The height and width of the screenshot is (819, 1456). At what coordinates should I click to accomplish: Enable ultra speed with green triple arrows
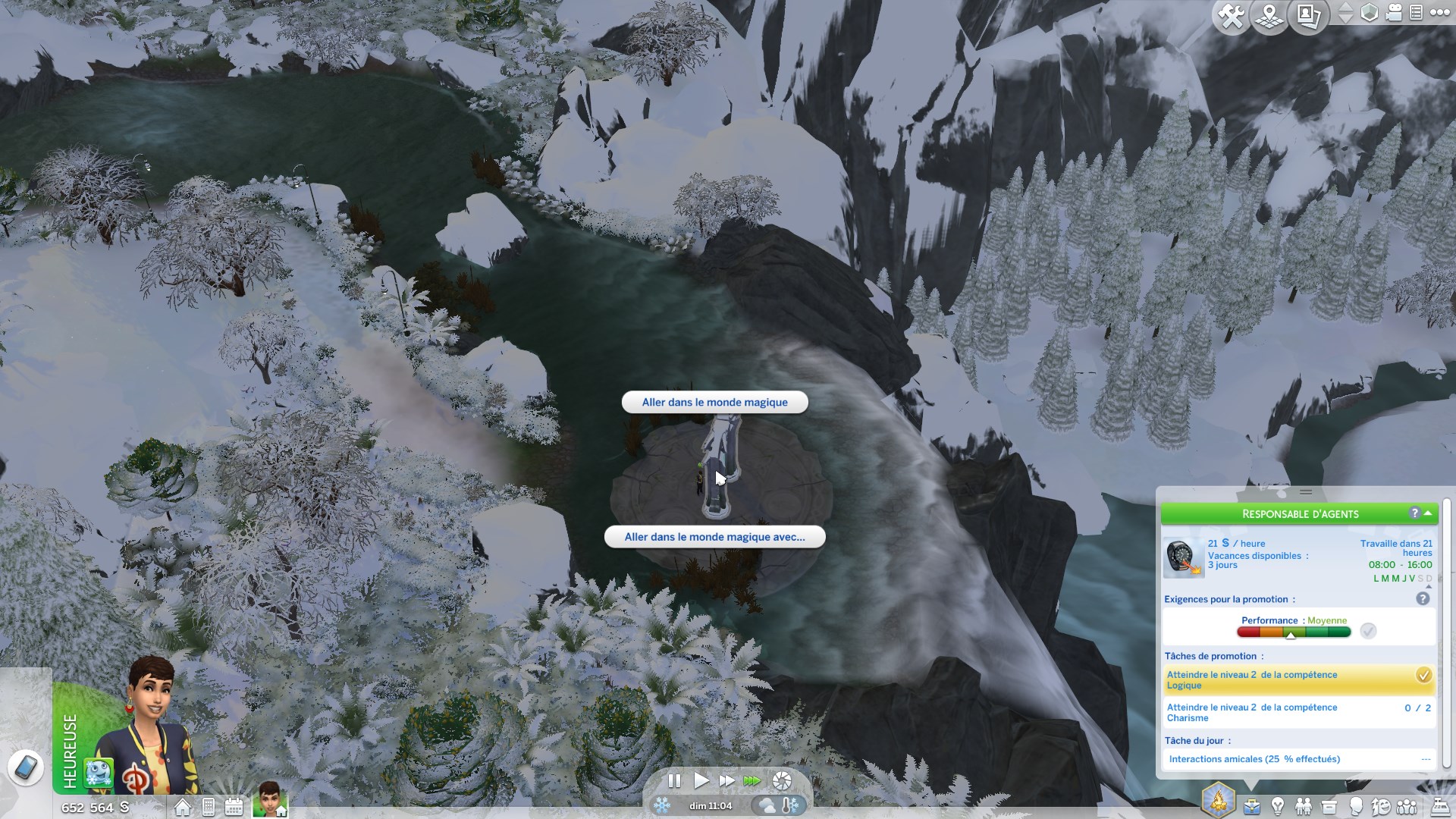(x=752, y=782)
